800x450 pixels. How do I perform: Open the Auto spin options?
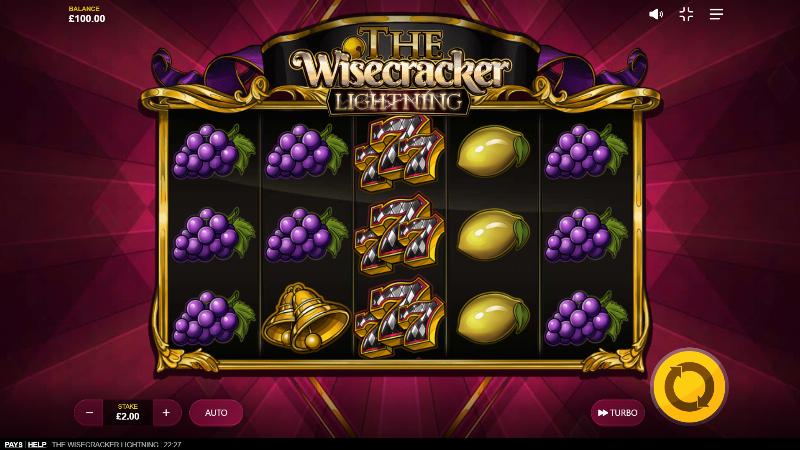pos(216,412)
